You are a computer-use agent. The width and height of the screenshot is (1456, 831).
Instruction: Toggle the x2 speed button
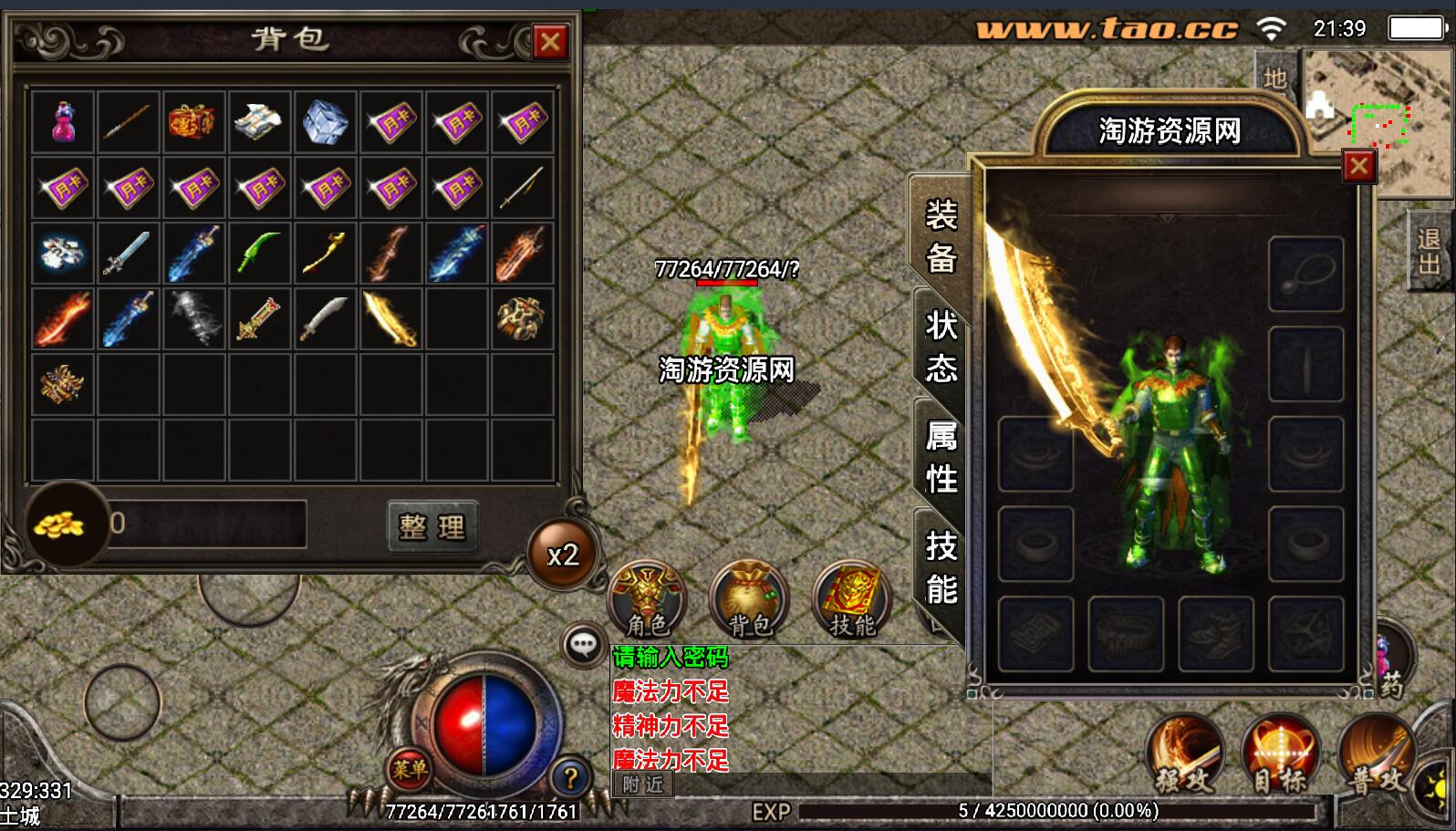click(563, 554)
